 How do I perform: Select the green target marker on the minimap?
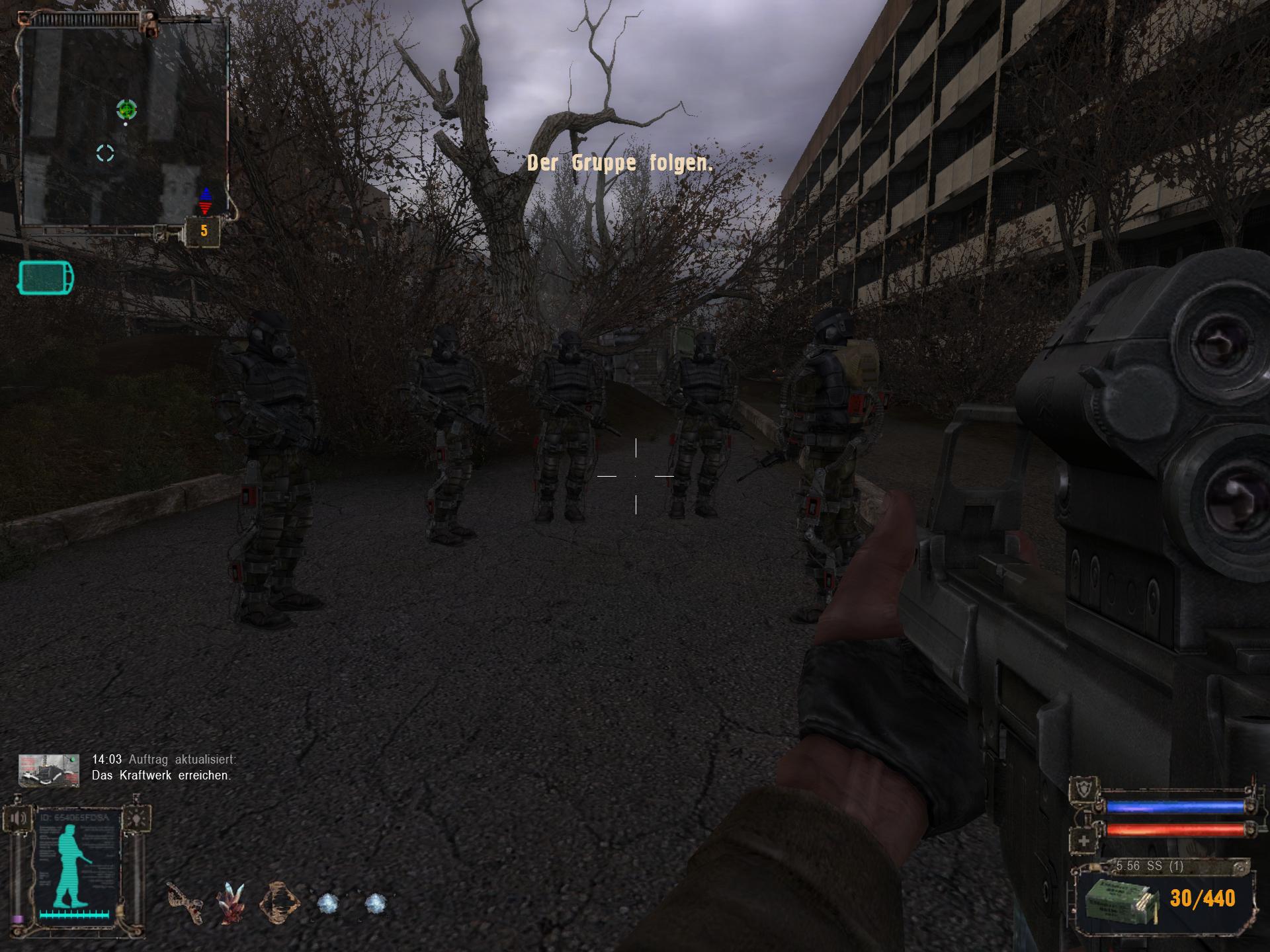[126, 110]
